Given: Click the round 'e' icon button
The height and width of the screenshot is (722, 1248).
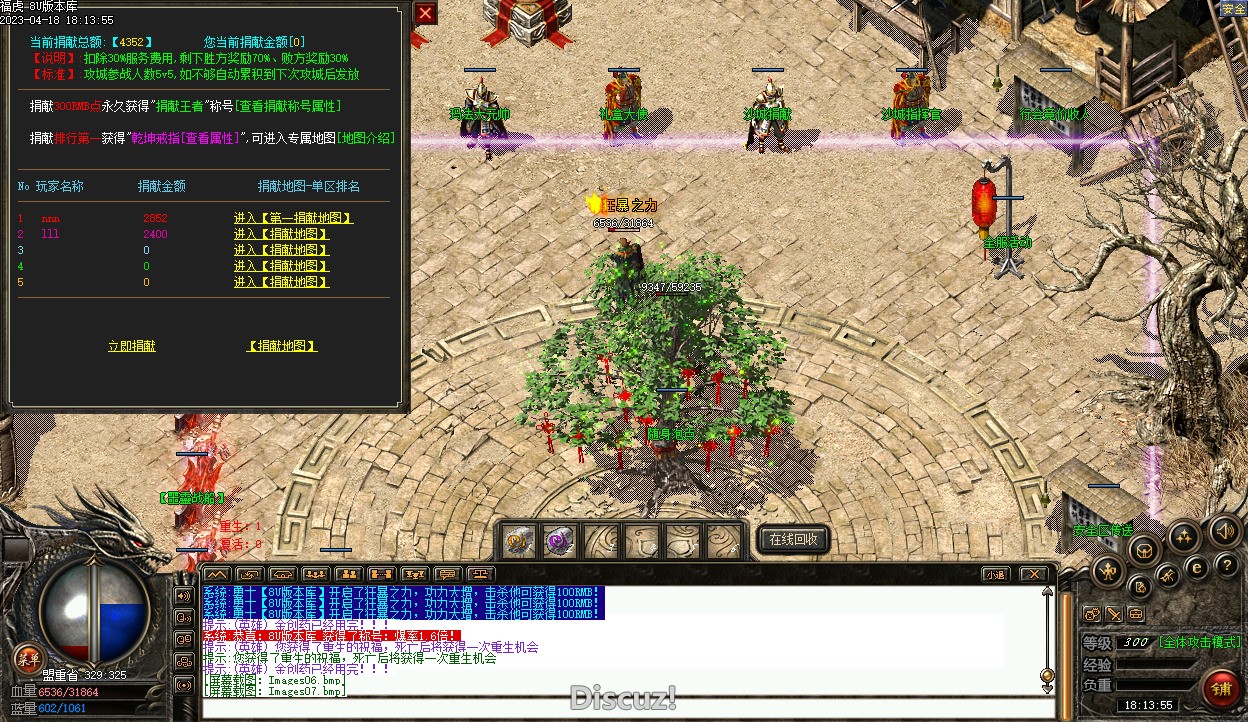Looking at the screenshot, I should click(x=1196, y=567).
